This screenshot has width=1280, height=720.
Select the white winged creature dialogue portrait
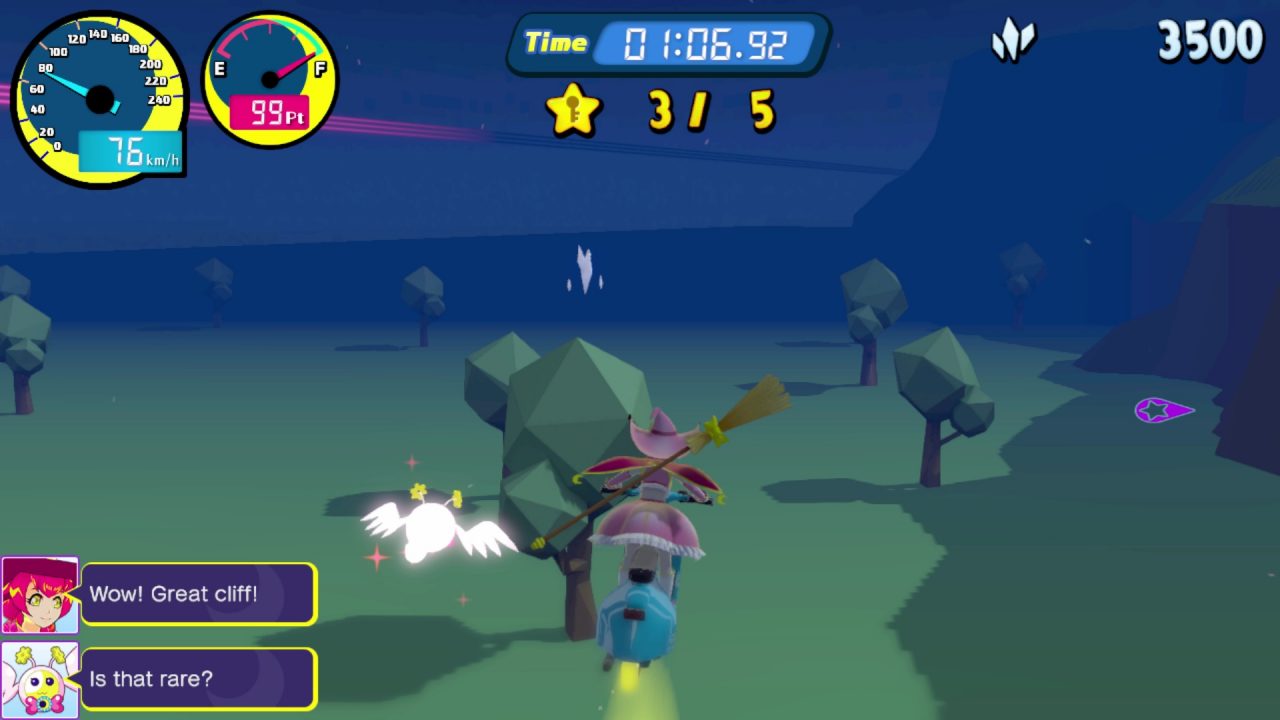(x=40, y=679)
